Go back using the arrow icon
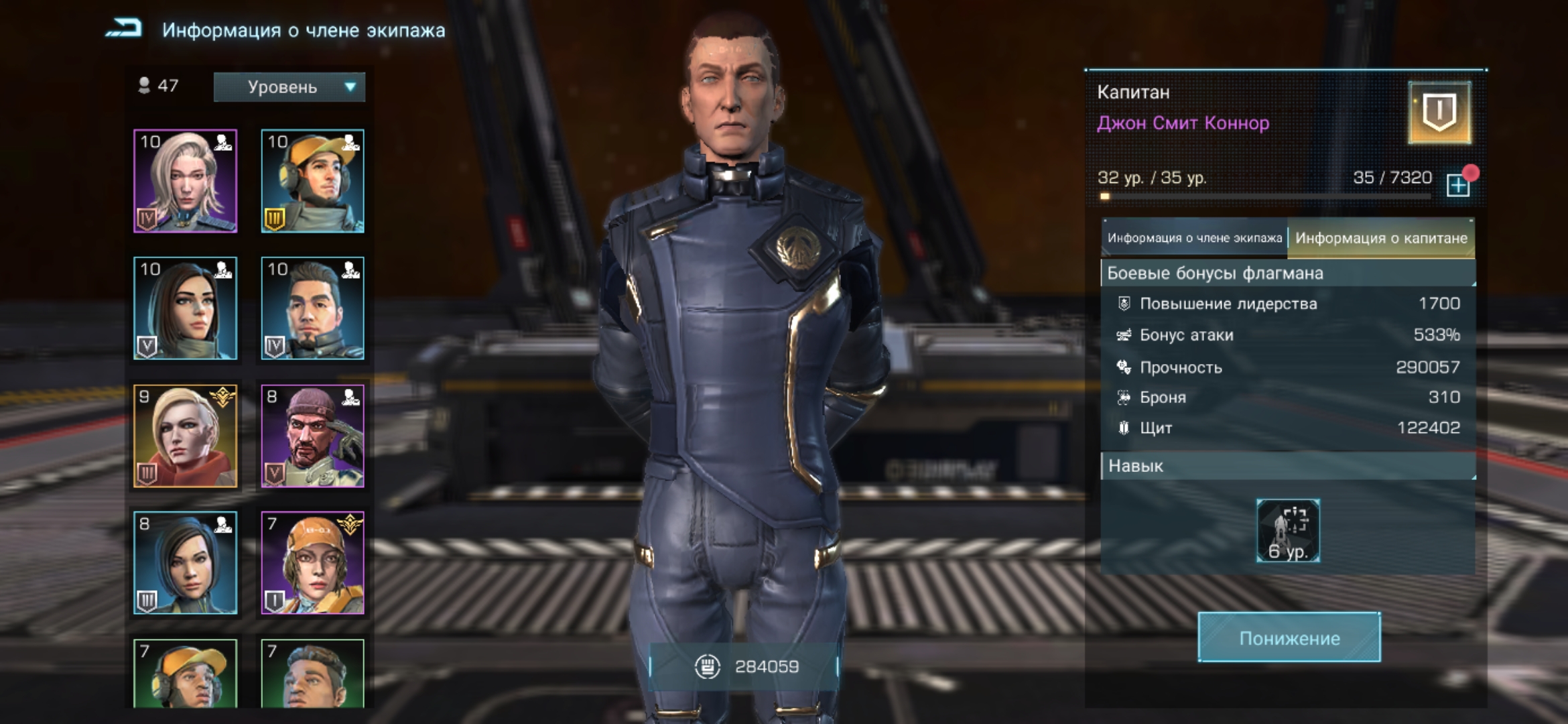The image size is (1568, 724). coord(124,29)
